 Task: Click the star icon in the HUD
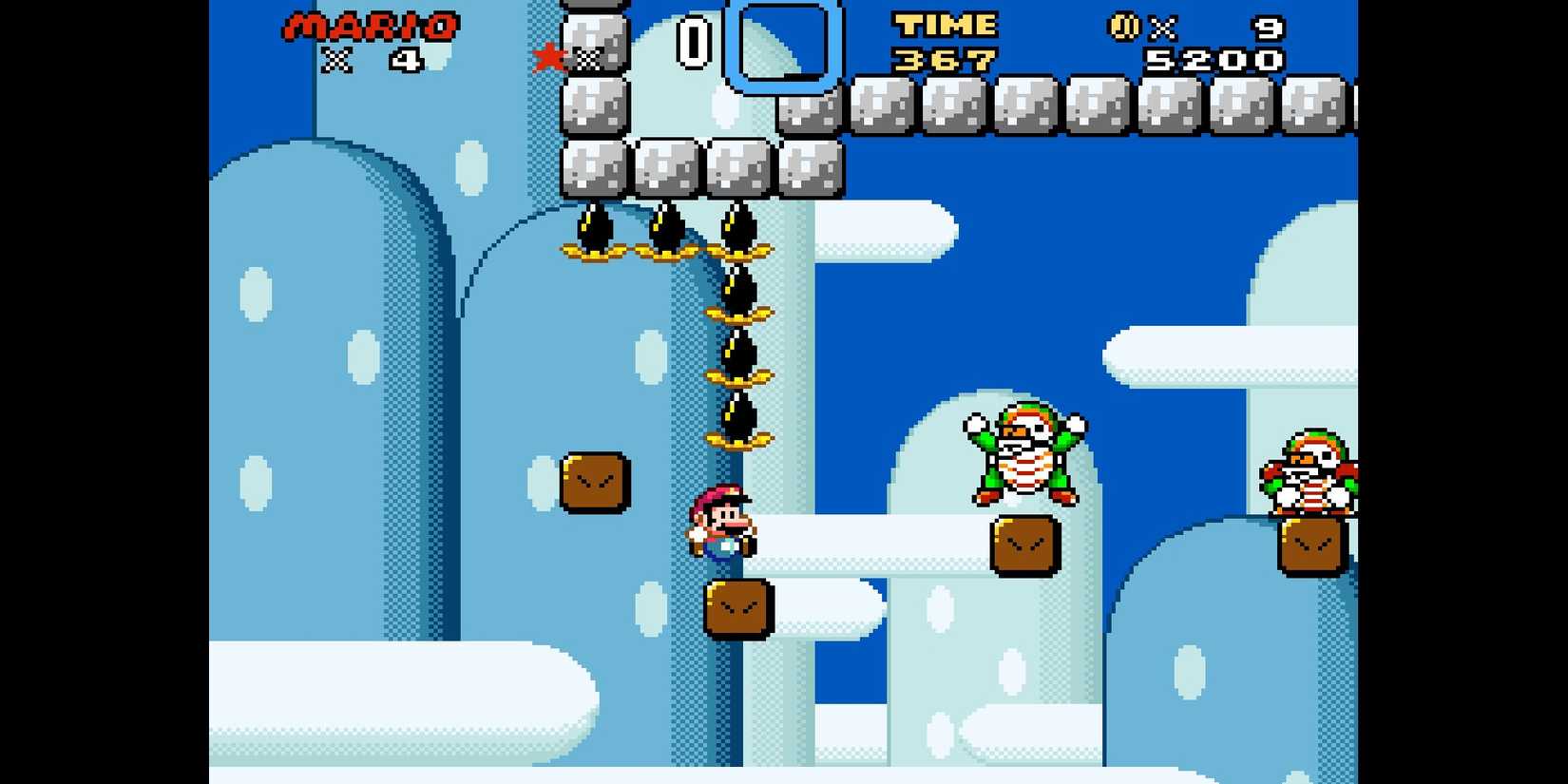pyautogui.click(x=549, y=55)
